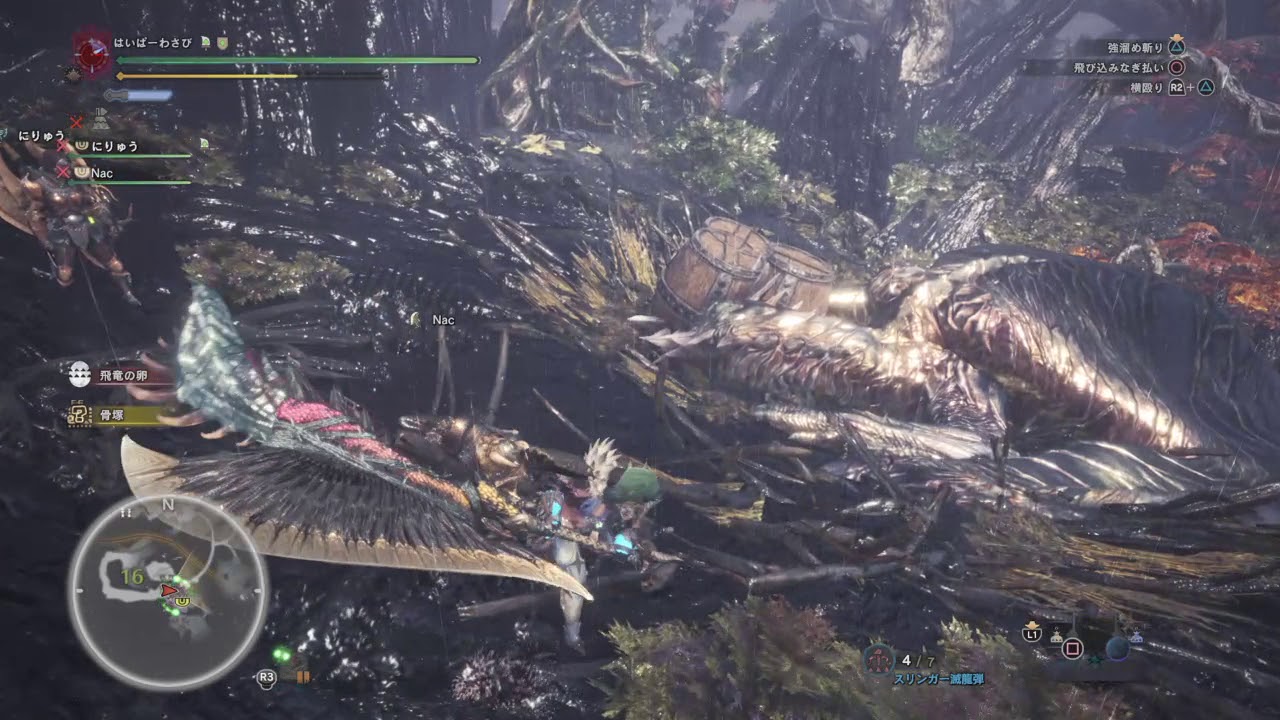Select party member Nac in the list
Screen dimensions: 1280x720
(101, 173)
